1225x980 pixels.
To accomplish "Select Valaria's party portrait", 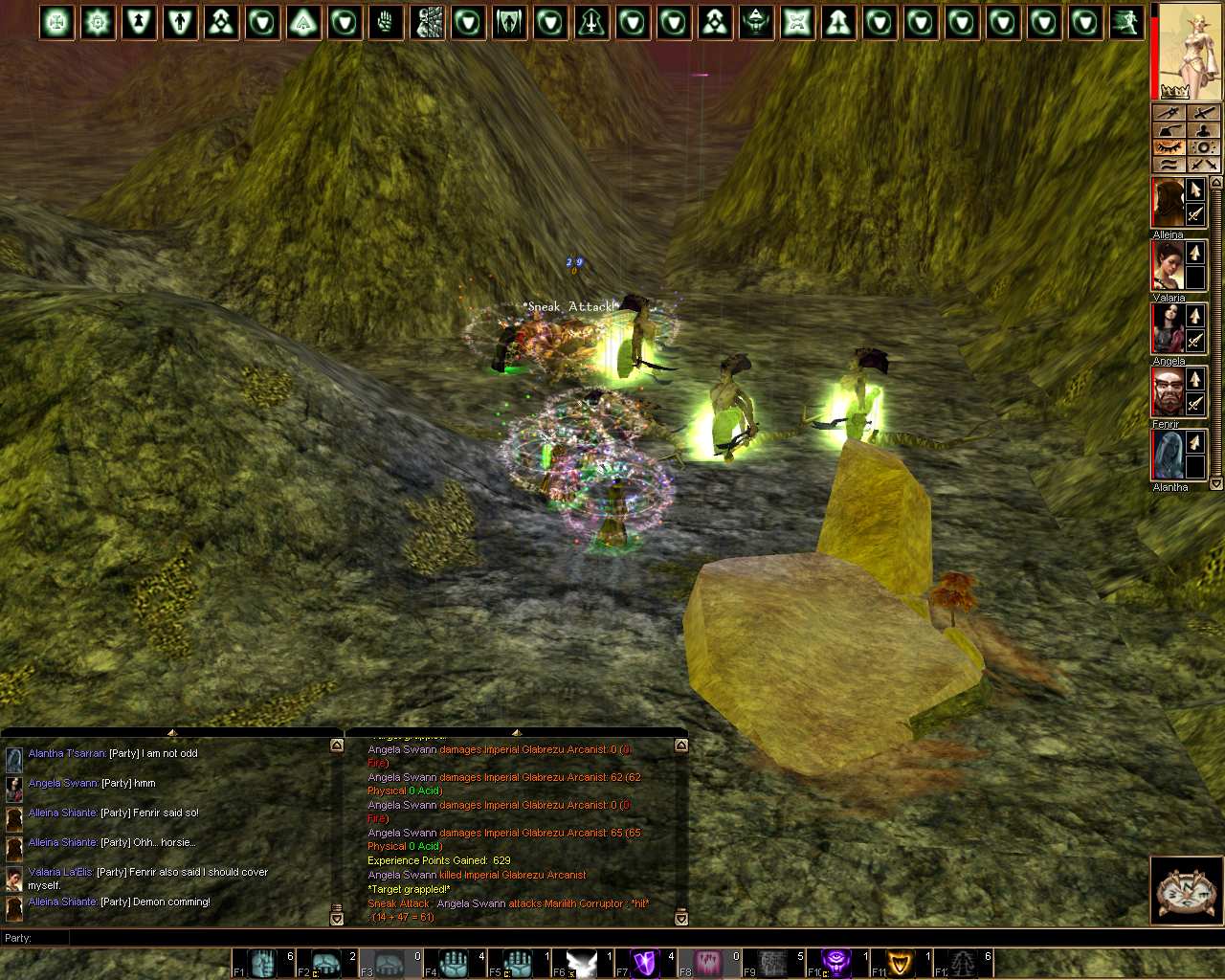I will click(x=1168, y=266).
